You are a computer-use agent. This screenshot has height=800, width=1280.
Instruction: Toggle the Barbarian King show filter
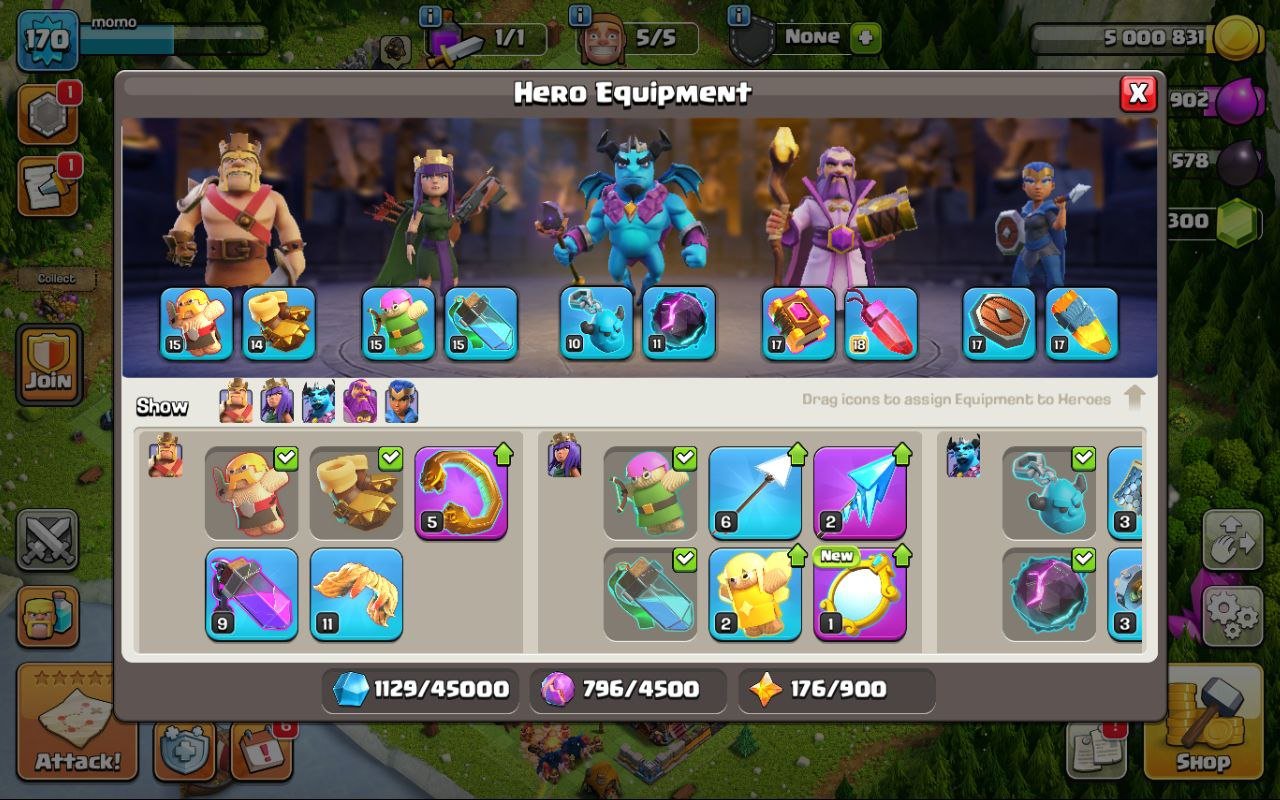234,401
